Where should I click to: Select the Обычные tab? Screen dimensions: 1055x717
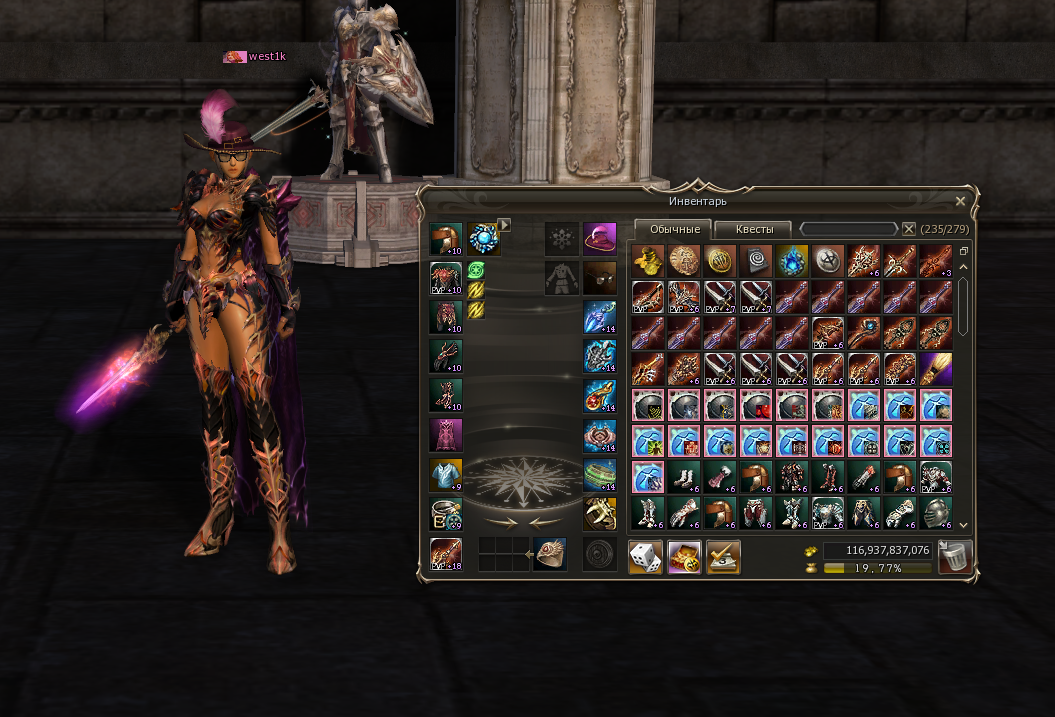click(674, 229)
